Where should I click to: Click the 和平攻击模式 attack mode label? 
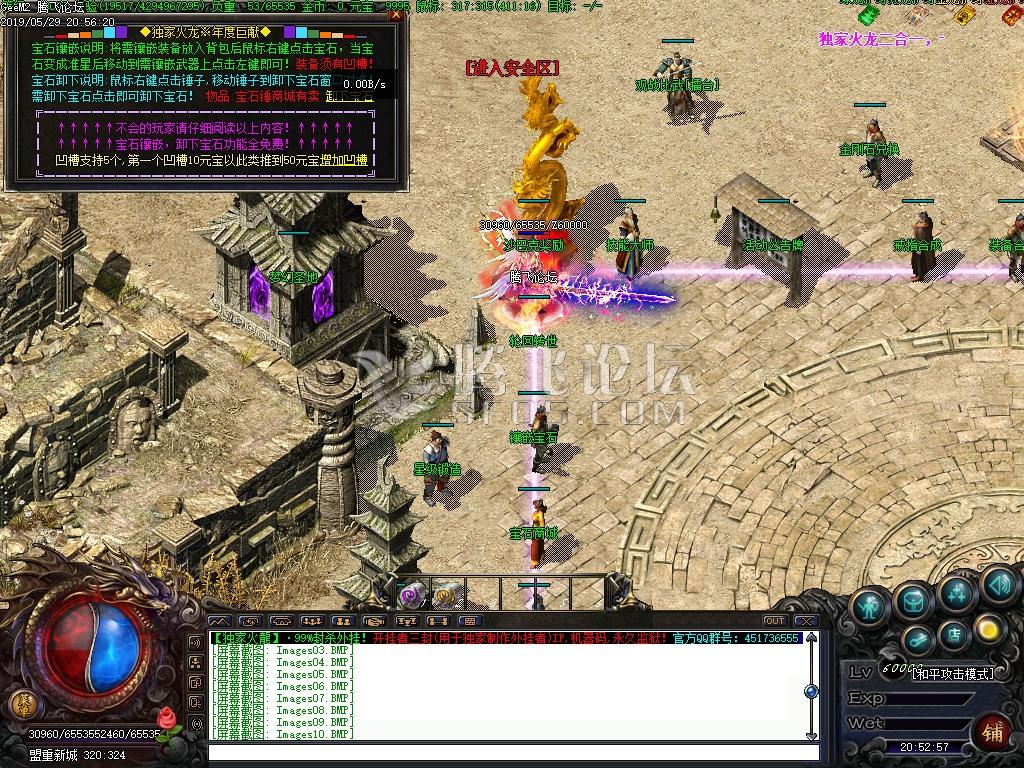[953, 674]
